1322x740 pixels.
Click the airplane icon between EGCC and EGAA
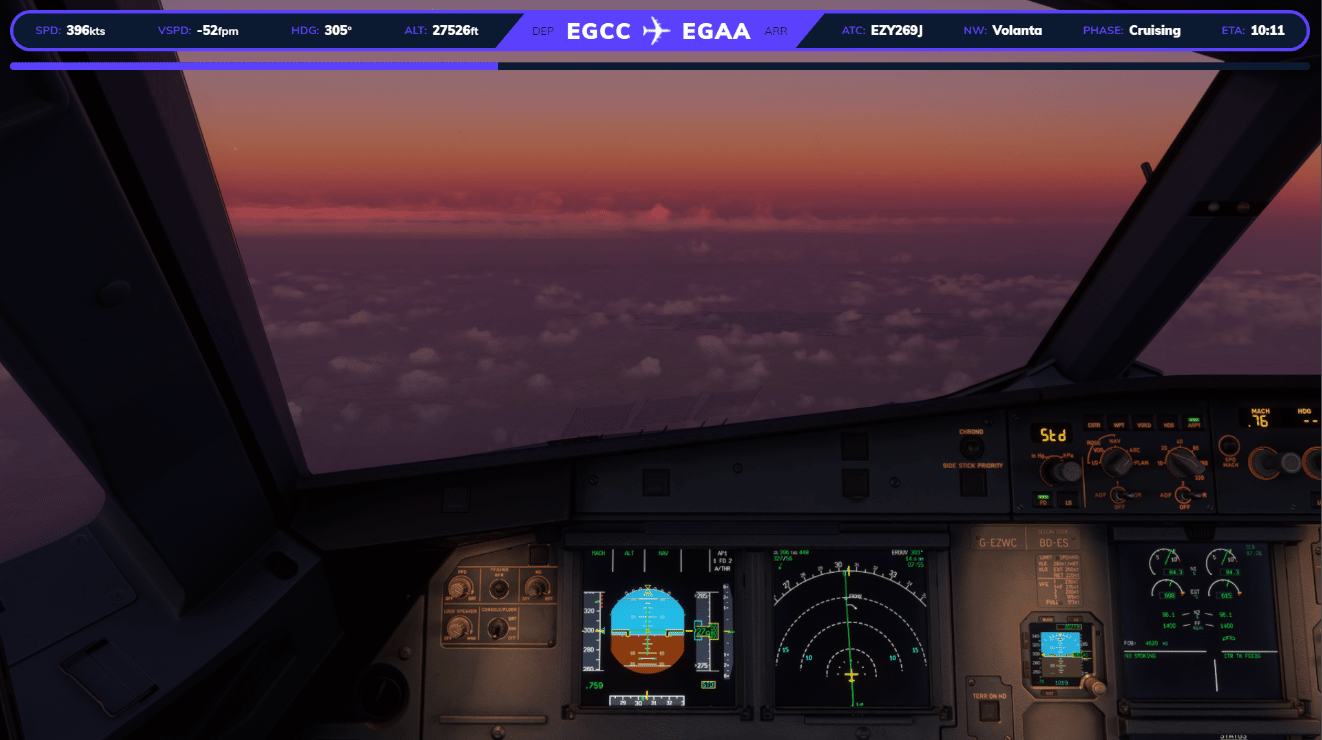[x=657, y=30]
